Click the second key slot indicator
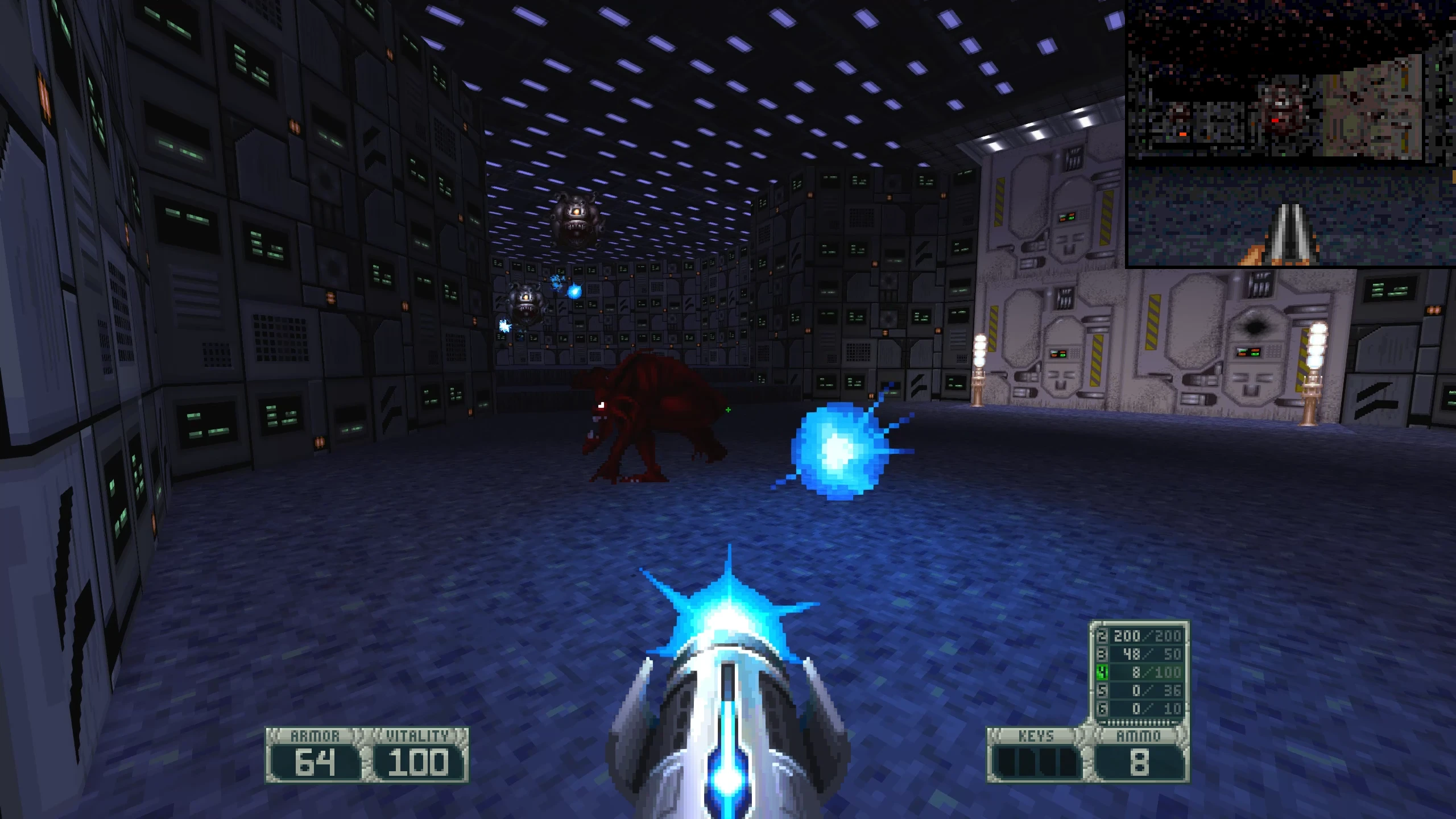1456x819 pixels. (1028, 762)
